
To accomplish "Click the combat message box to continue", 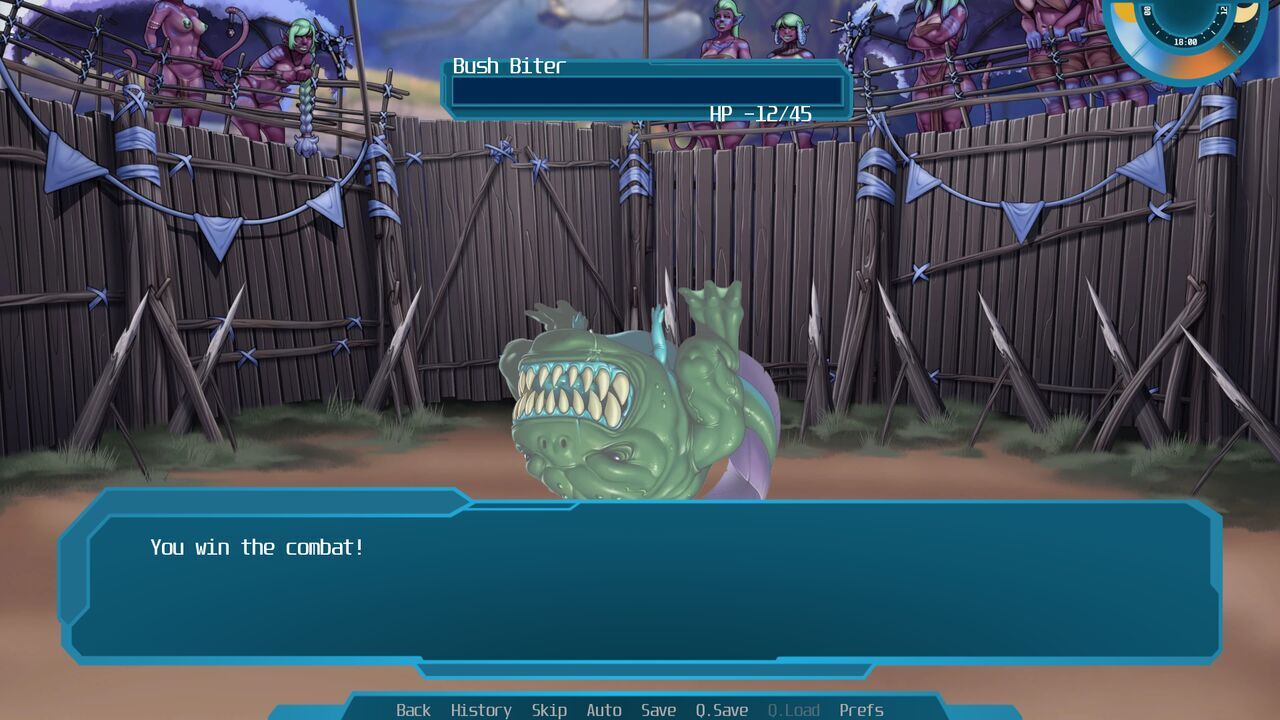I will point(640,580).
